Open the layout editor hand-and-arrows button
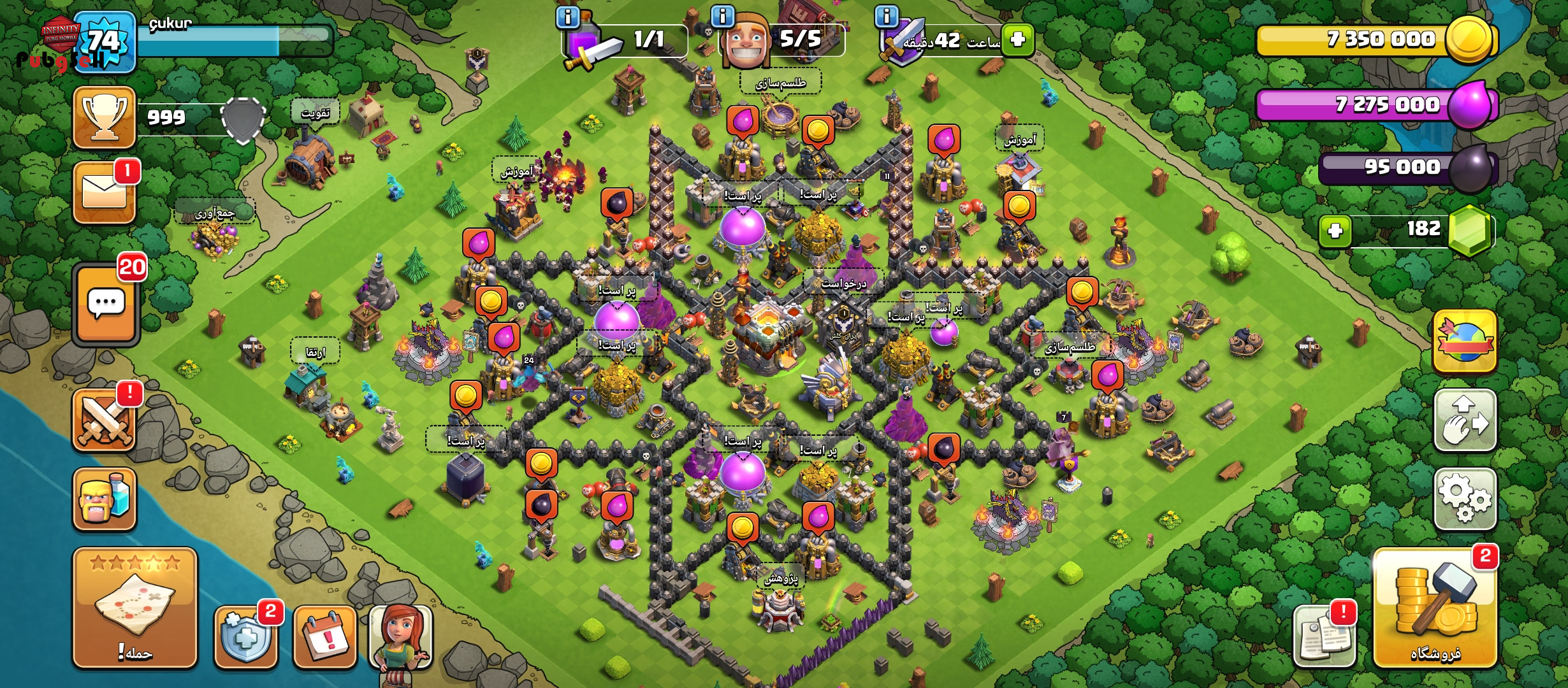Image resolution: width=1568 pixels, height=688 pixels. coord(1465,420)
